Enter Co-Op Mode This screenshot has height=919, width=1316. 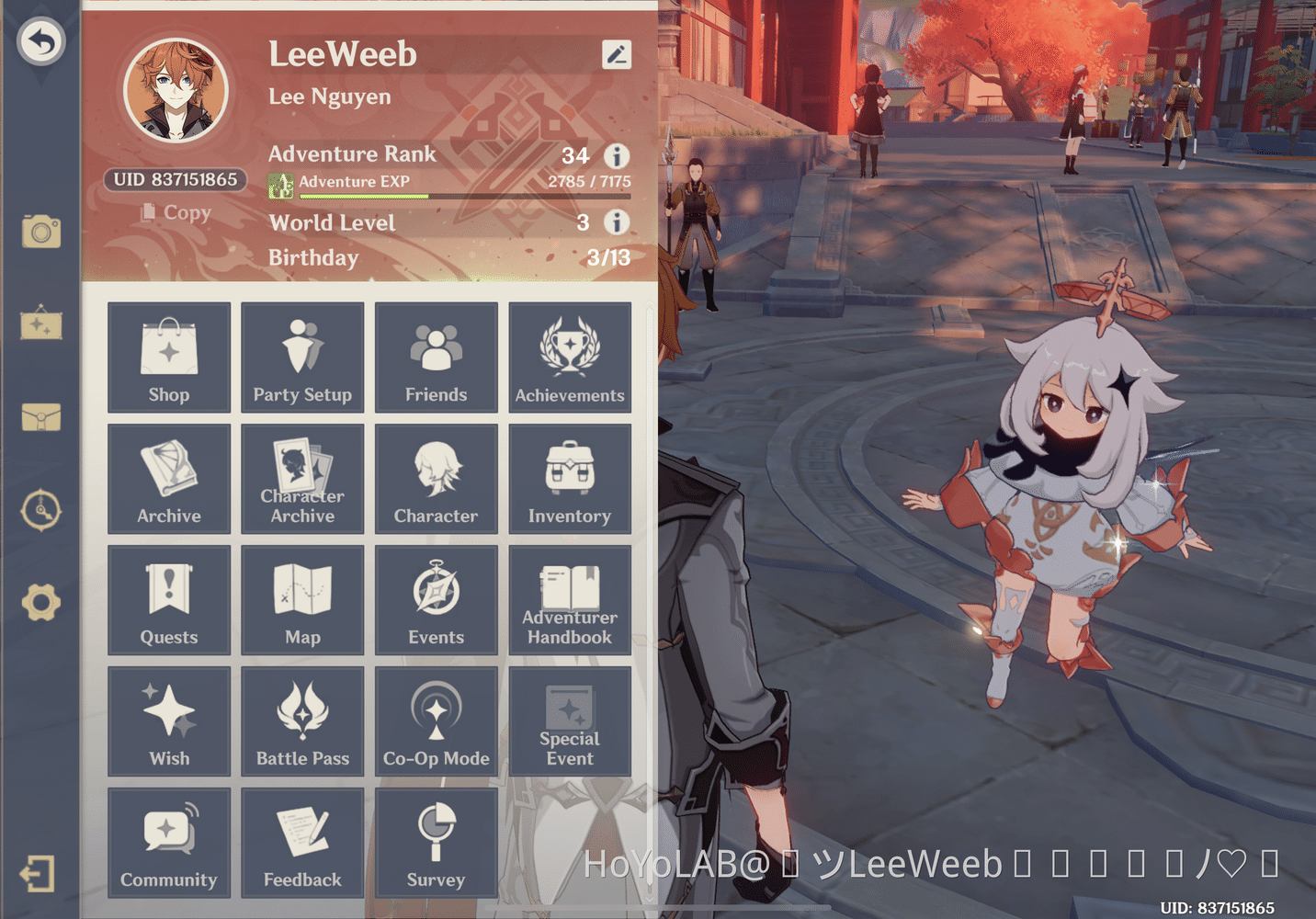coord(437,721)
